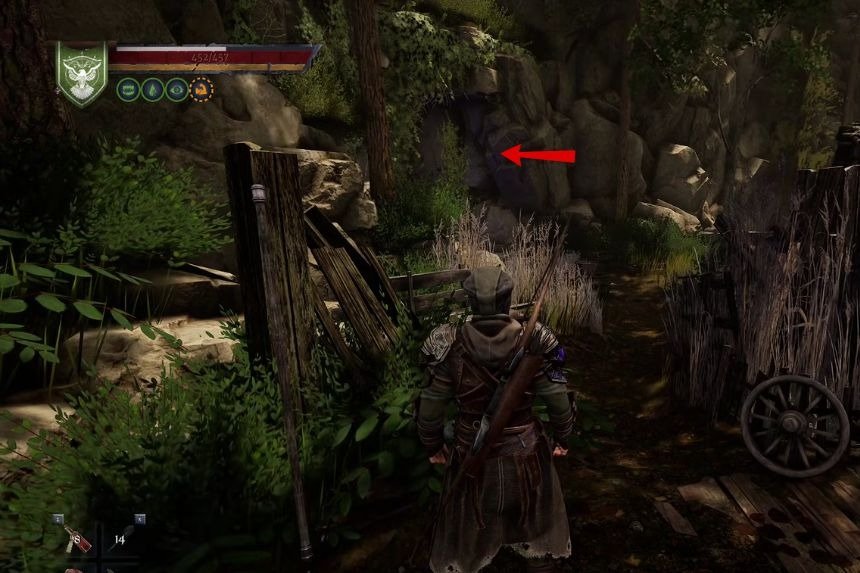The height and width of the screenshot is (573, 860).
Task: Use the red potion bottle quick slot
Action: [x=78, y=540]
